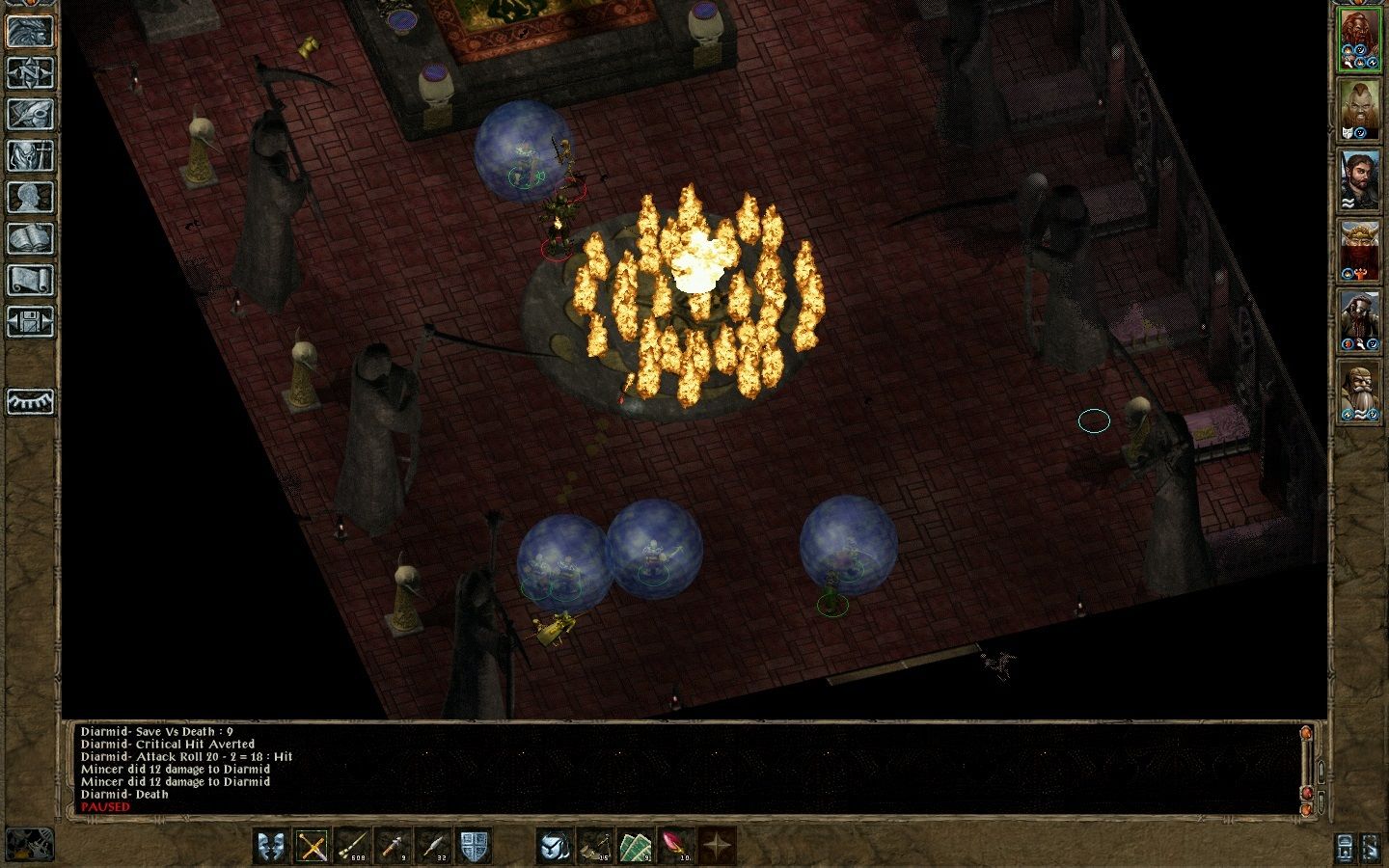
Task: Open the inventory screen button
Action: coord(31,155)
